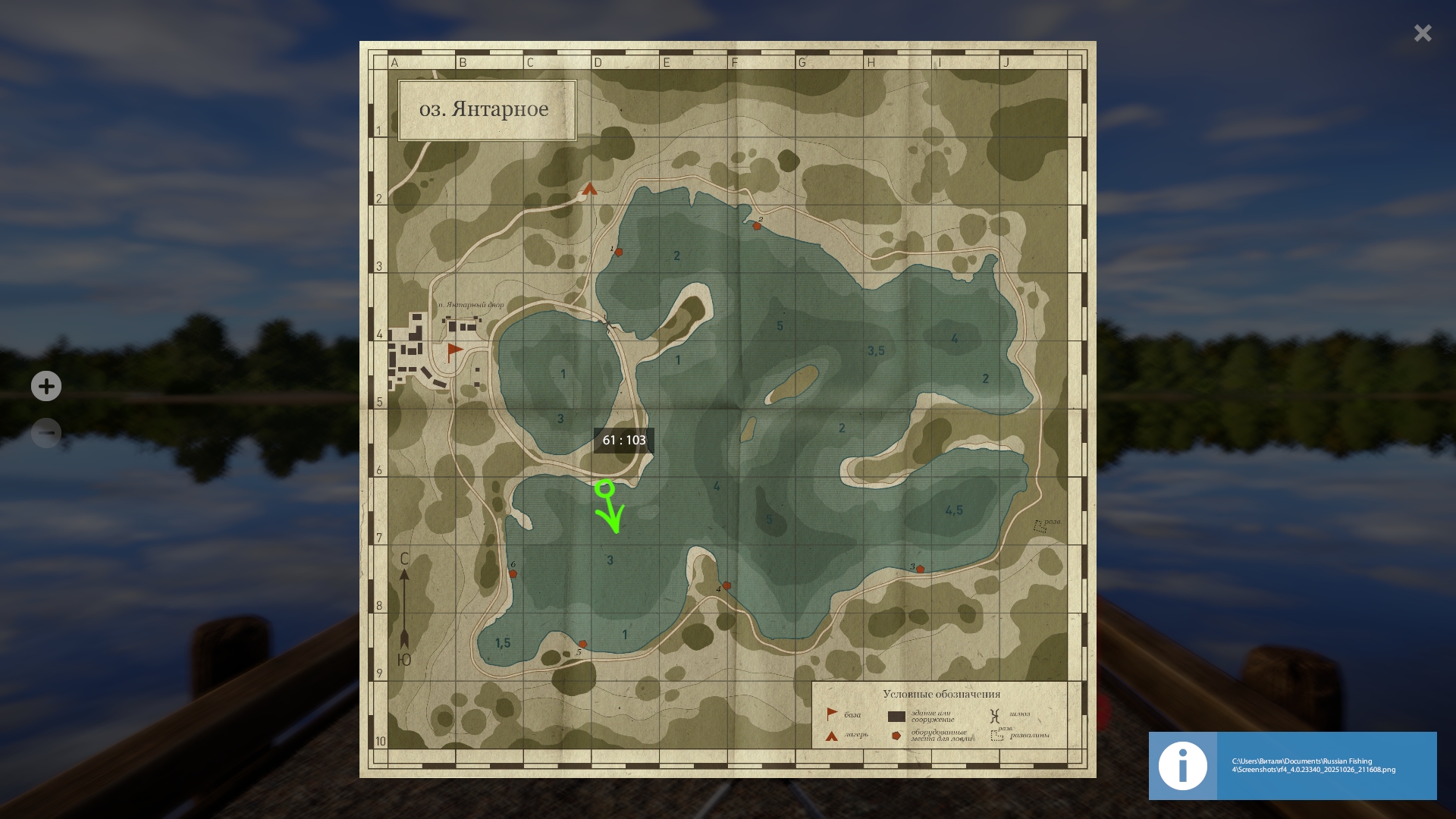Select equipped fishing spot marker number 5

[x=582, y=644]
